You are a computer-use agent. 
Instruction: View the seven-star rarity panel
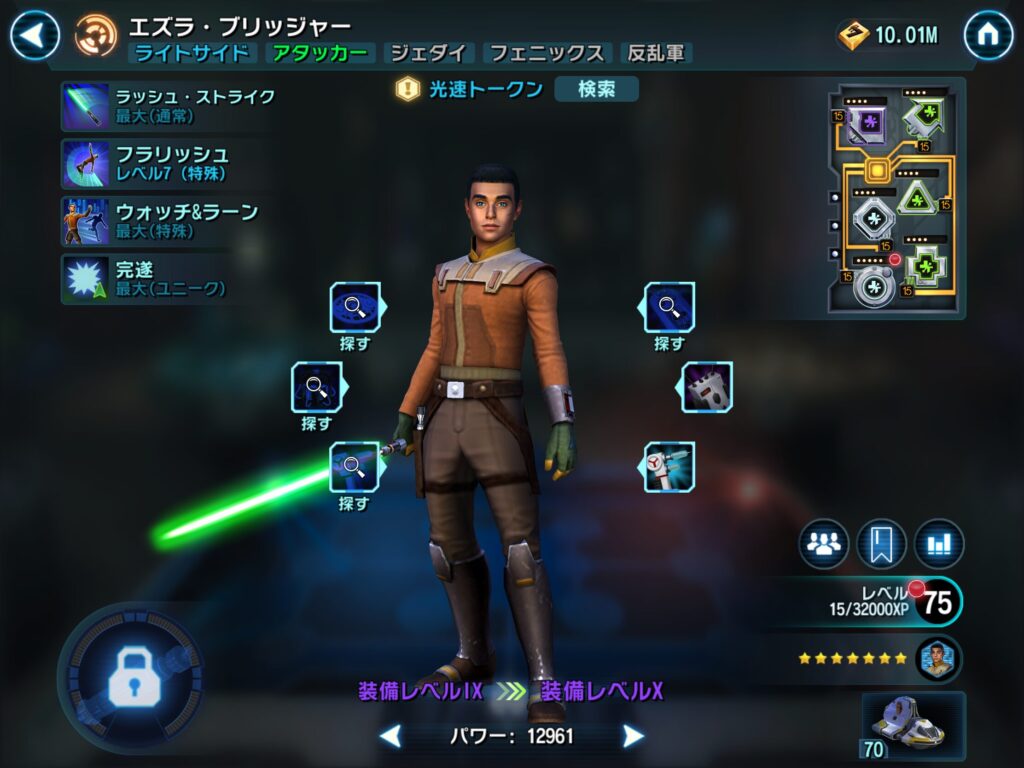(878, 659)
